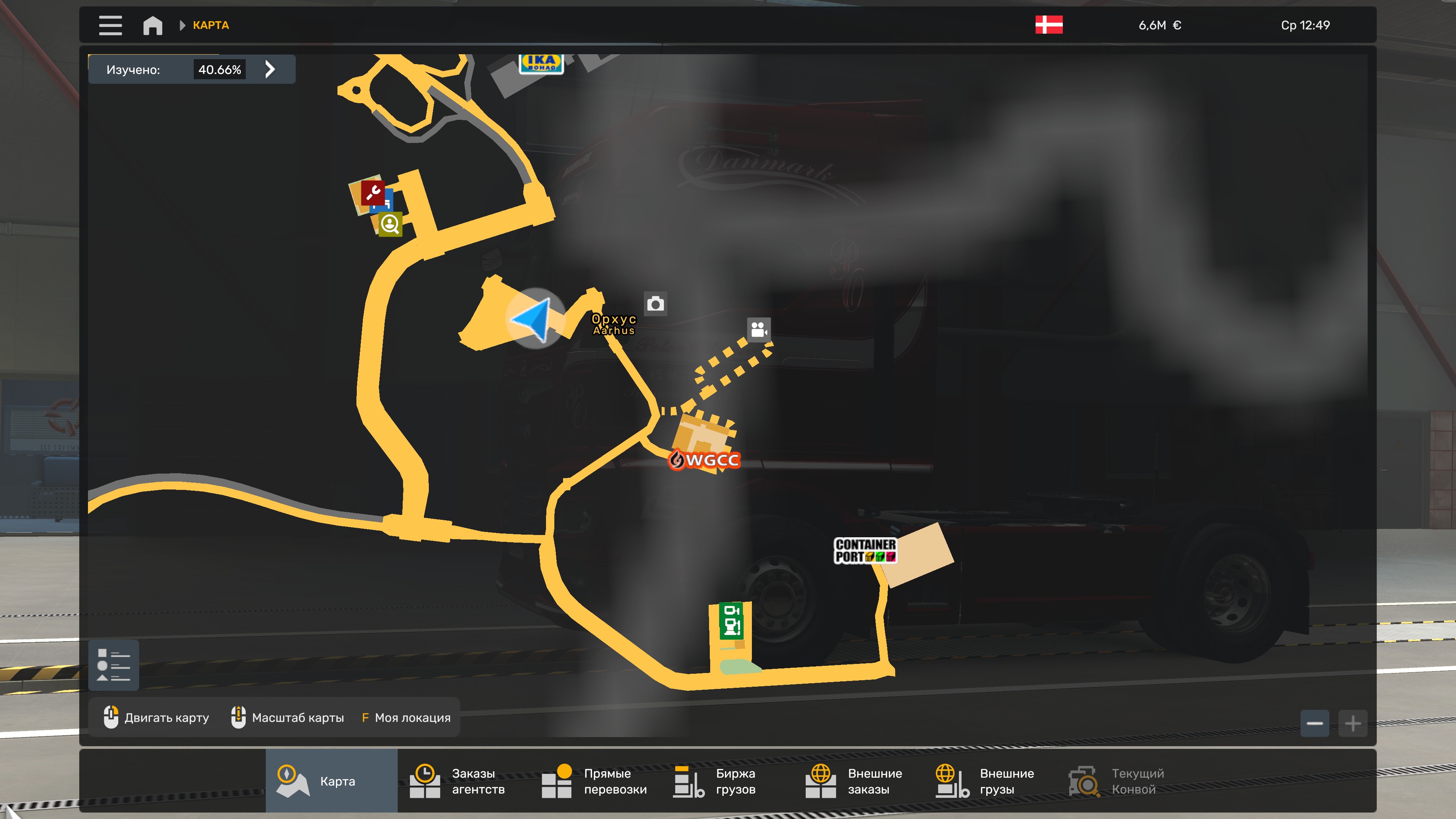The width and height of the screenshot is (1456, 819).
Task: Select the photo camera map marker
Action: pyautogui.click(x=656, y=304)
